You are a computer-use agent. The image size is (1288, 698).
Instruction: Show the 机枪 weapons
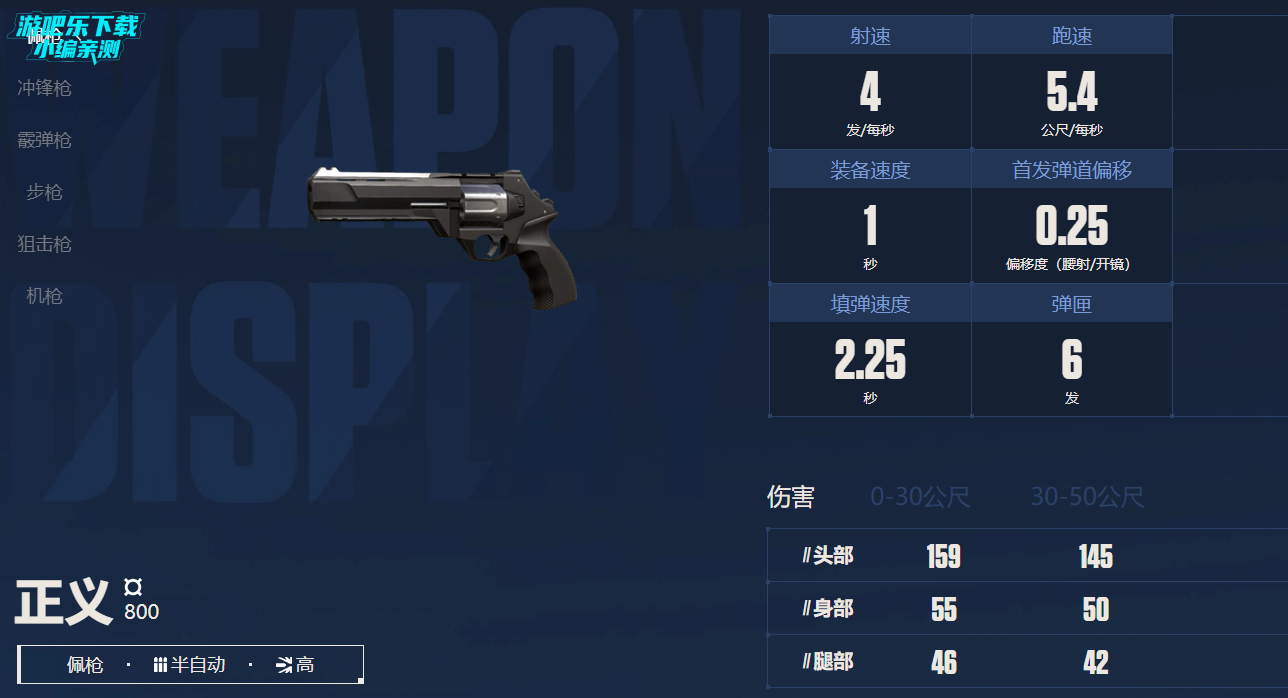click(45, 296)
